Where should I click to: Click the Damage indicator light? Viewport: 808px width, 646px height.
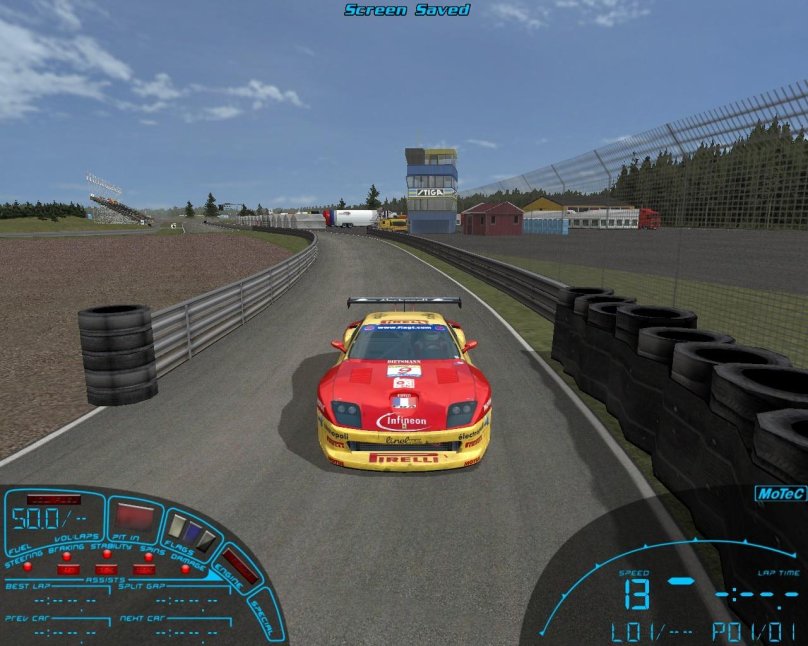185,568
